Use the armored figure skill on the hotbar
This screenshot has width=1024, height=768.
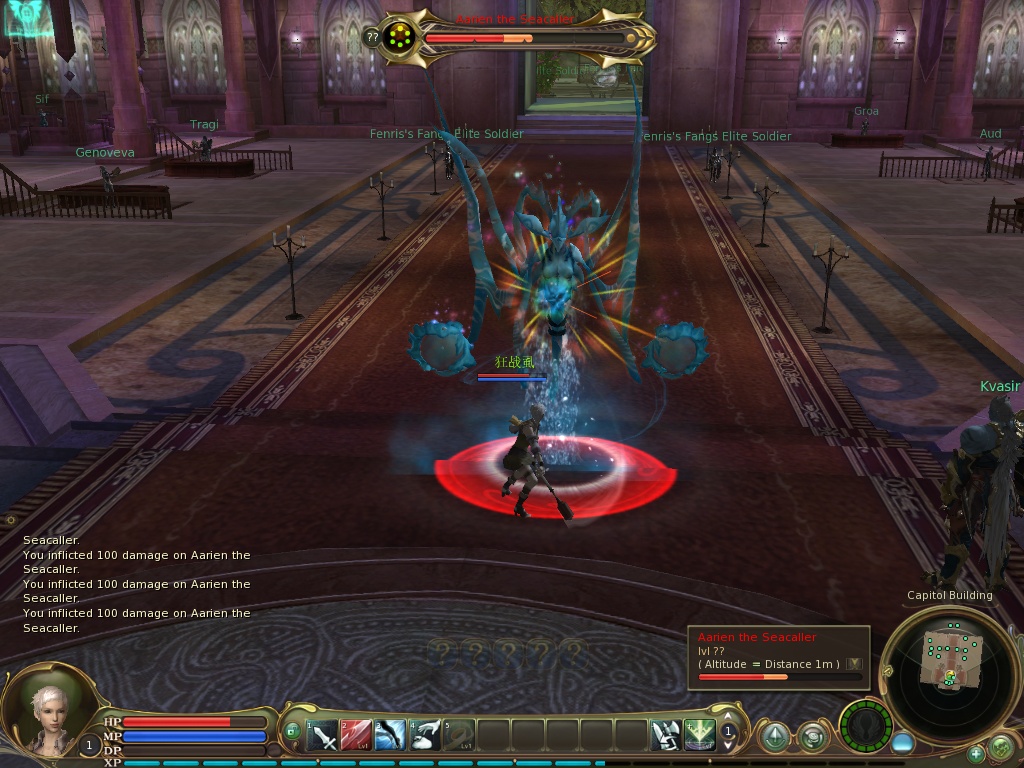[x=665, y=736]
